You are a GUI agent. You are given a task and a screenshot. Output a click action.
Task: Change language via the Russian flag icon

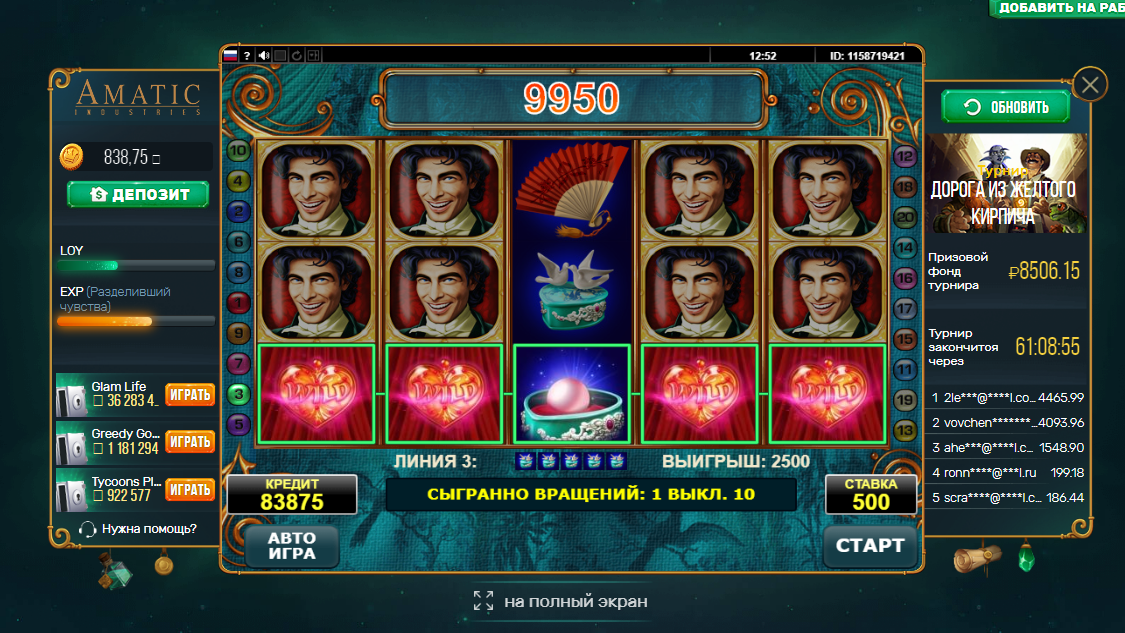(230, 56)
